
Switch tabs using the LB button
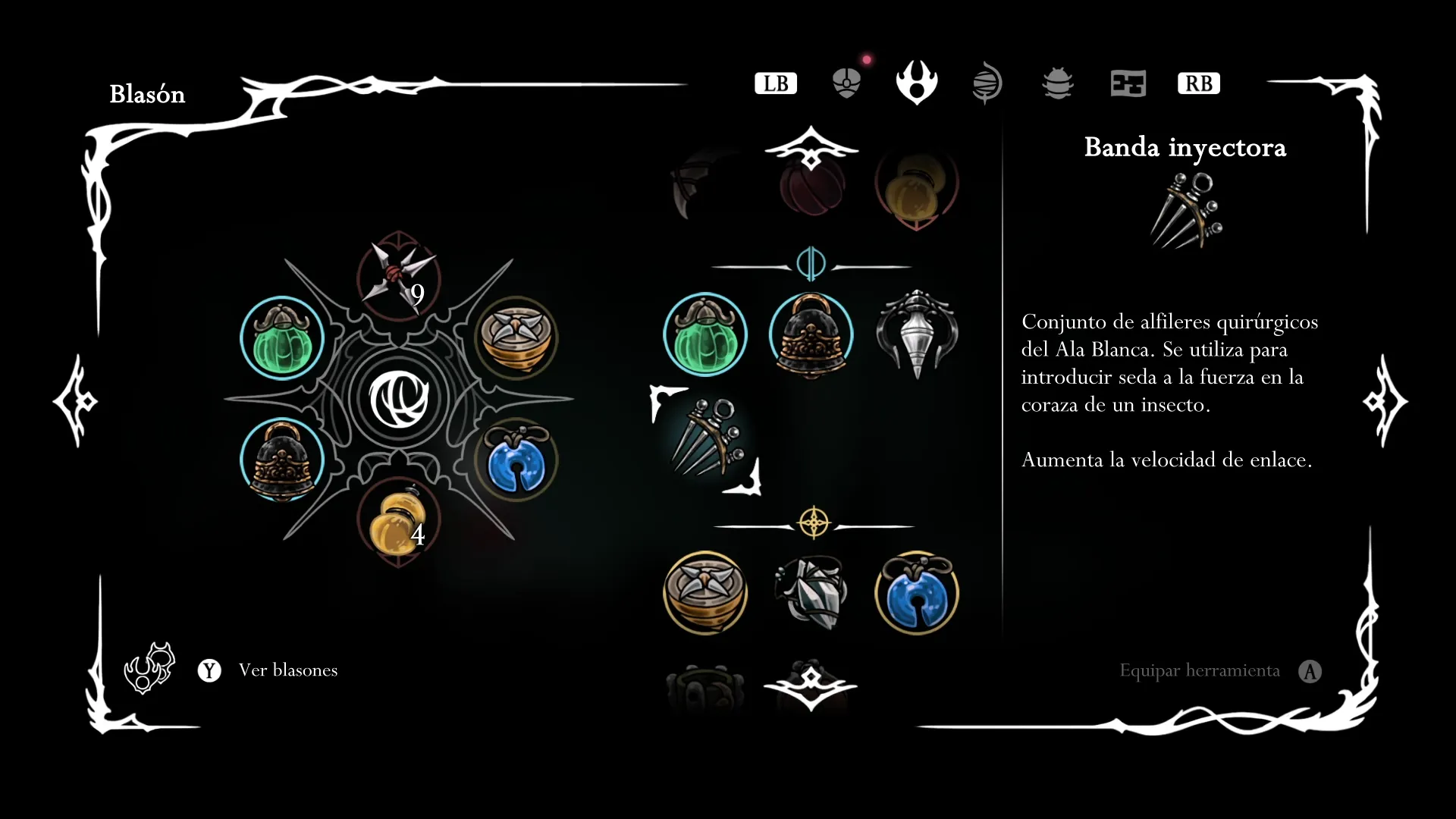point(775,83)
